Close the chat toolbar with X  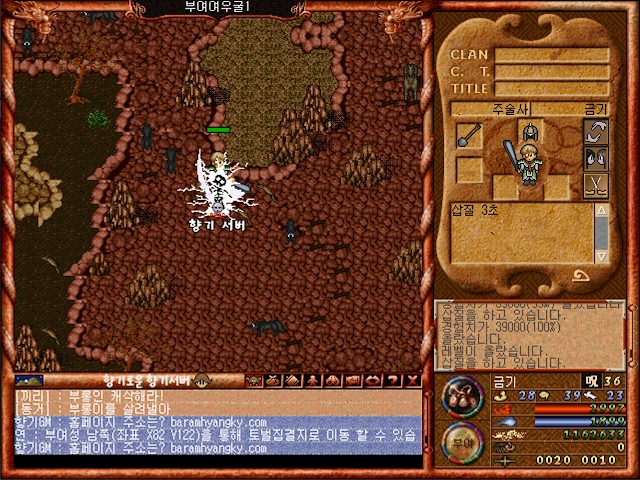(411, 380)
